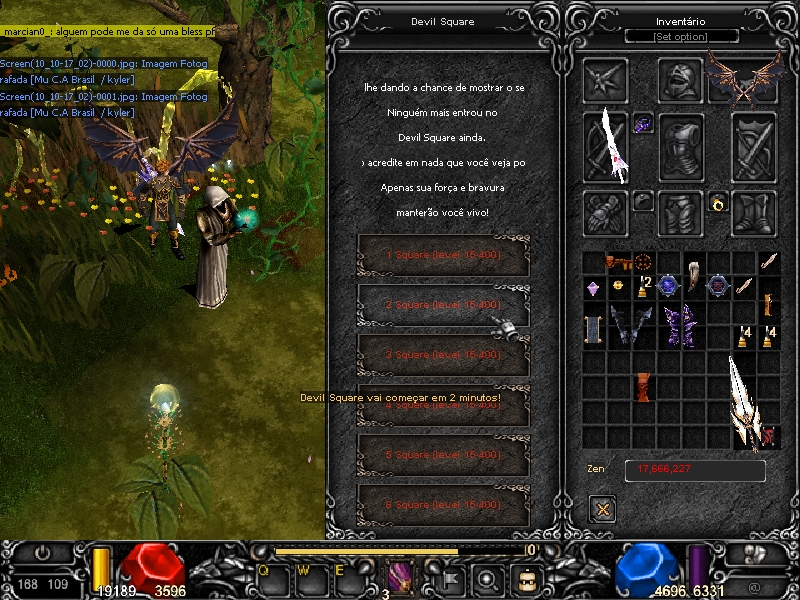Click the equipped wings slot
This screenshot has height=600, width=800.
point(743,78)
